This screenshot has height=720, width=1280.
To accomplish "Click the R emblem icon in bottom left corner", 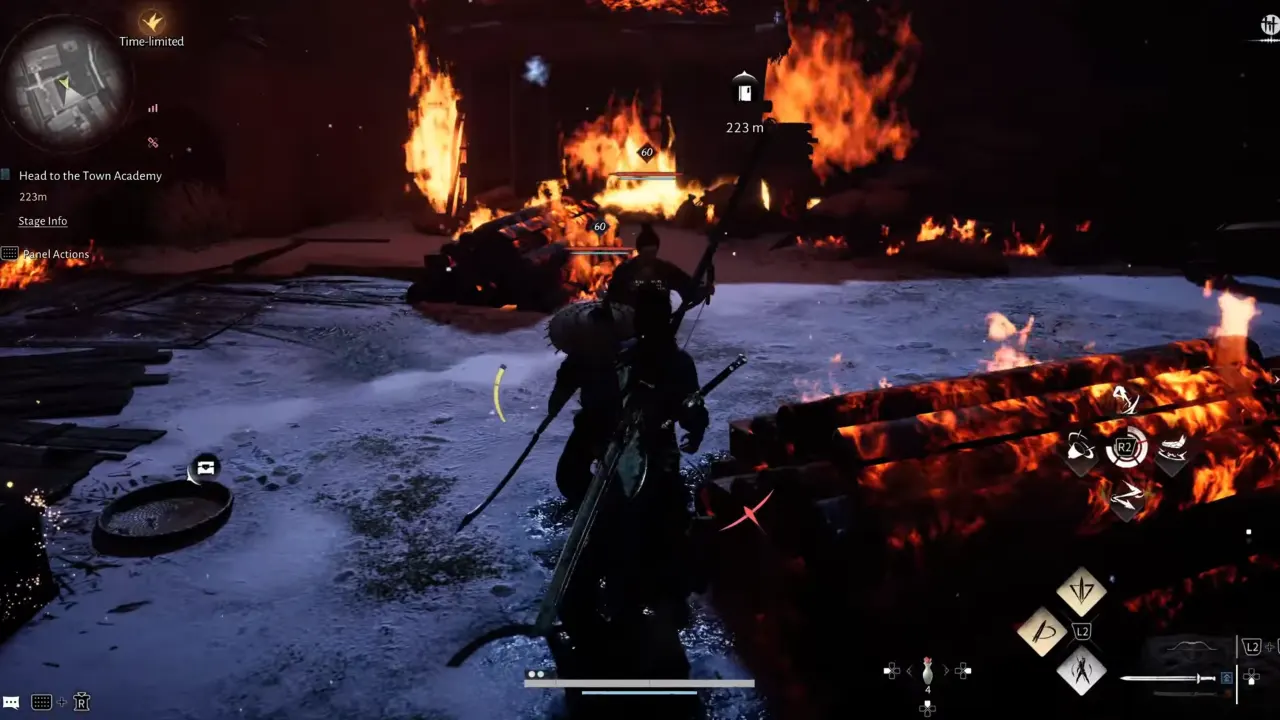I will pos(81,702).
